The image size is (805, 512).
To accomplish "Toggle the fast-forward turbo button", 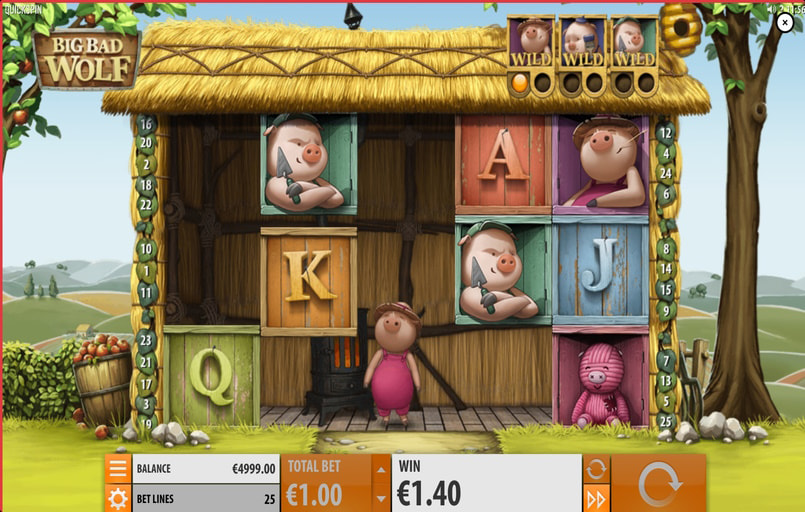I will 596,497.
